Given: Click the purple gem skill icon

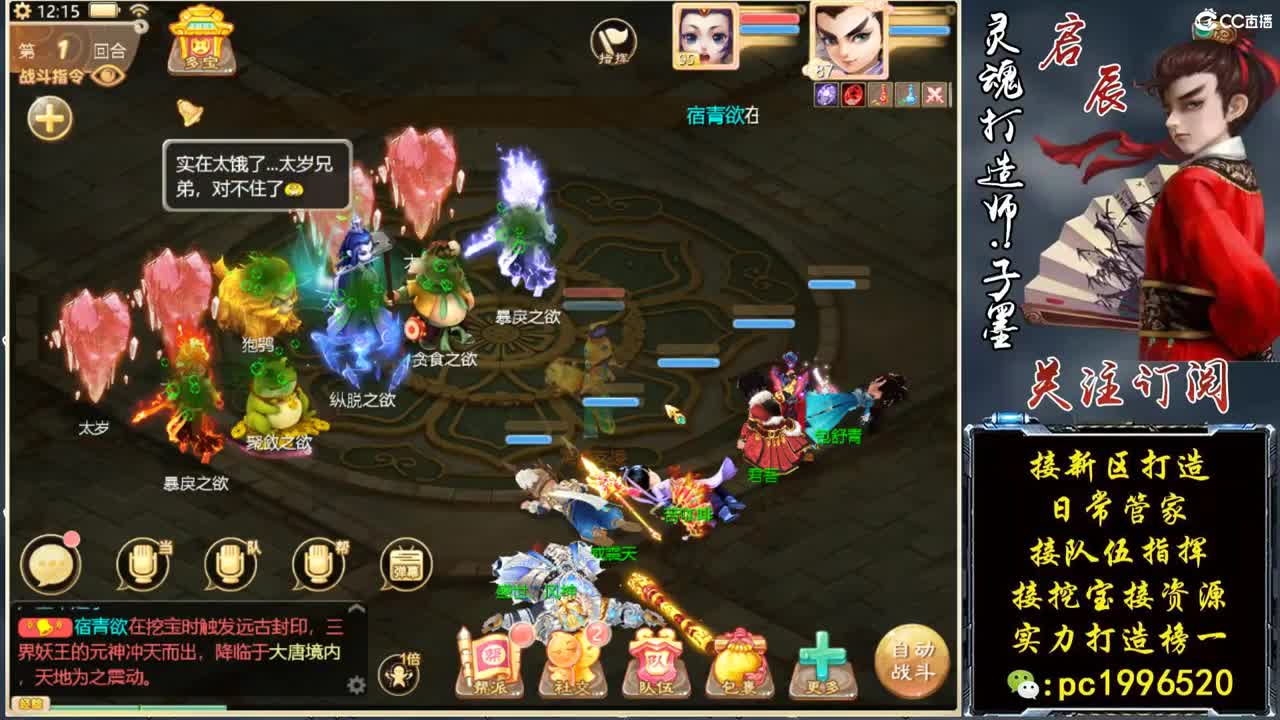Looking at the screenshot, I should point(825,94).
